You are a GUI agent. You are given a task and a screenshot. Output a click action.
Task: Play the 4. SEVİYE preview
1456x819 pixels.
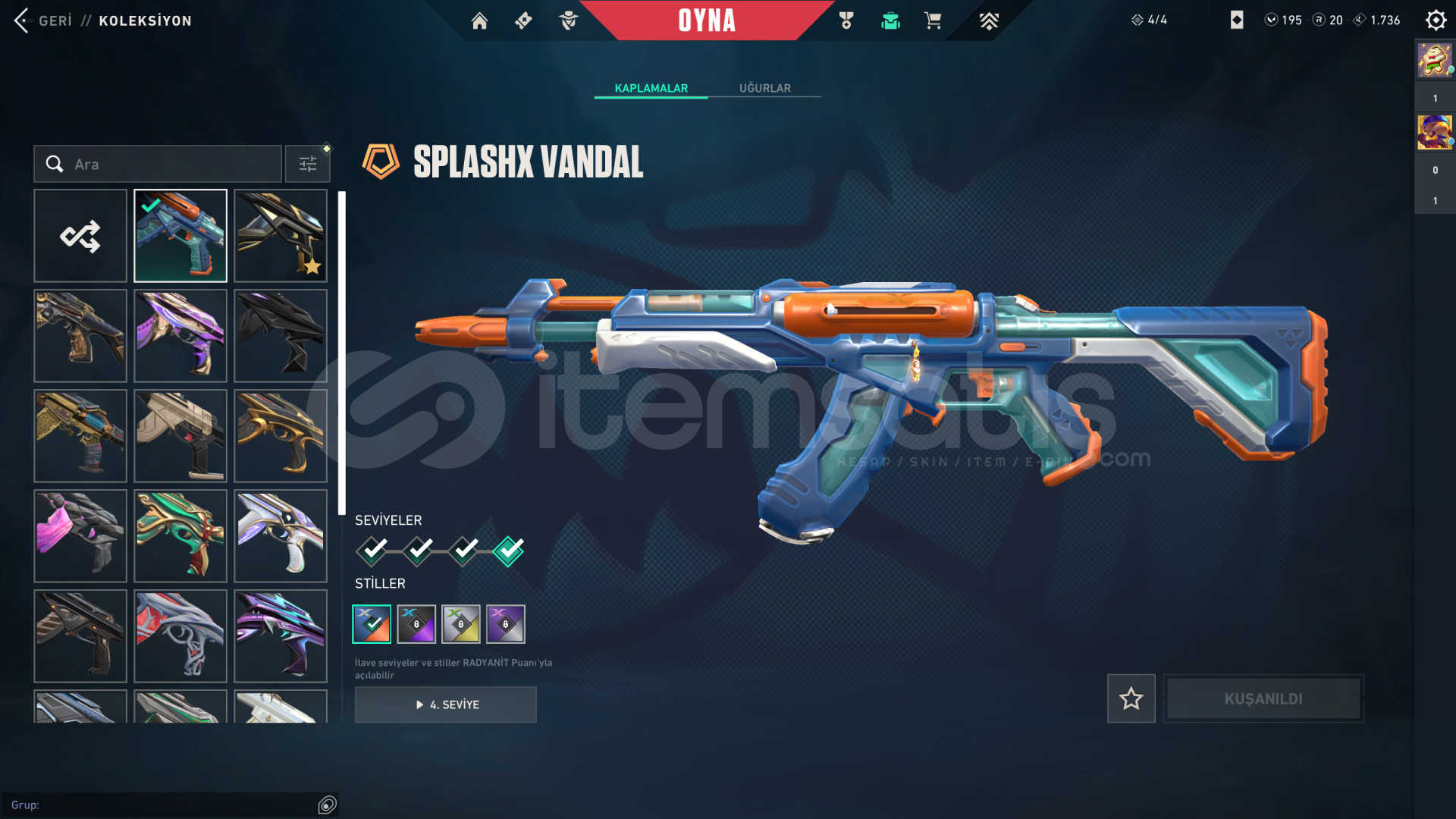446,704
